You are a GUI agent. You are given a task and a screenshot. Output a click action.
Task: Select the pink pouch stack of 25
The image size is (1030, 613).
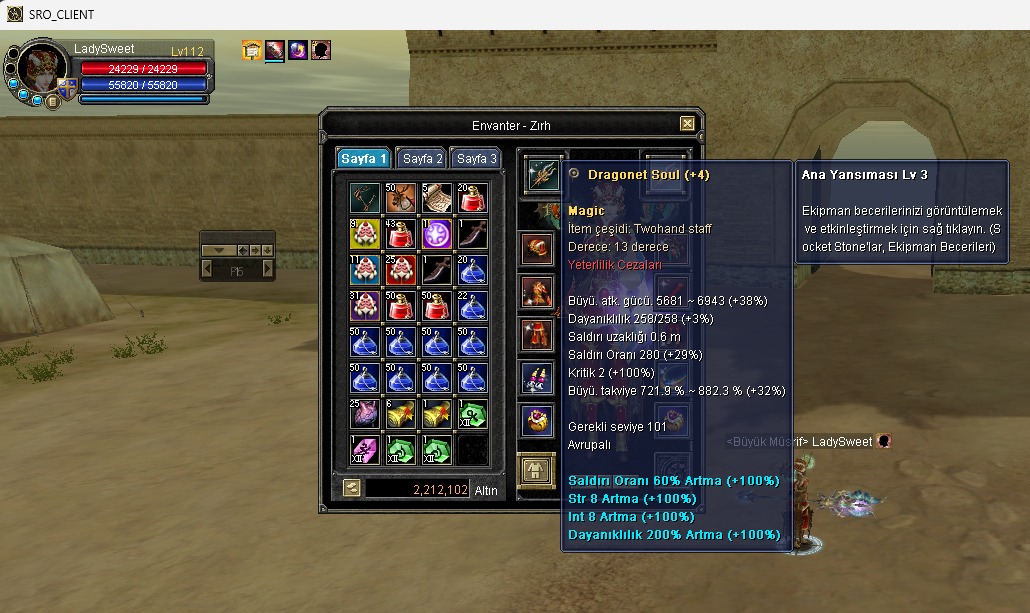(364, 414)
